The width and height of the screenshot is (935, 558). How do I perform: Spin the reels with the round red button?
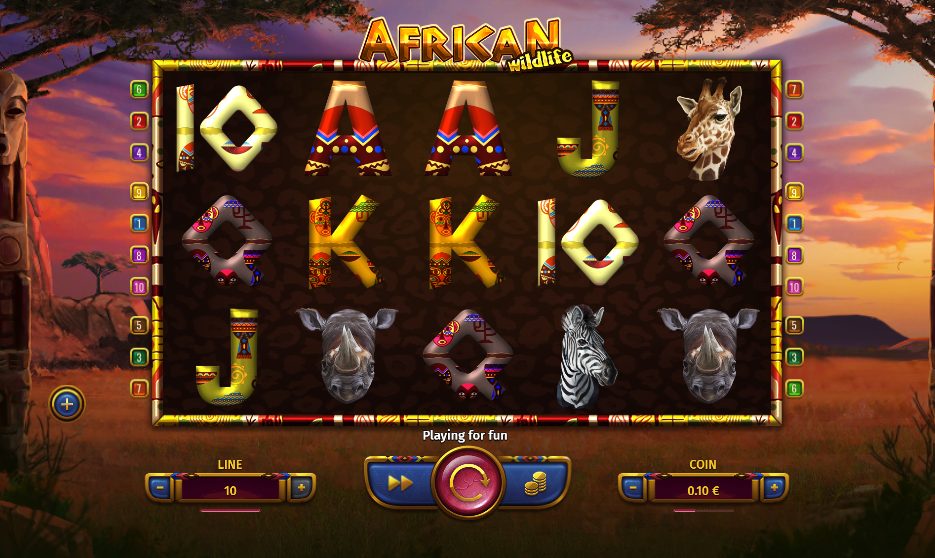467,482
